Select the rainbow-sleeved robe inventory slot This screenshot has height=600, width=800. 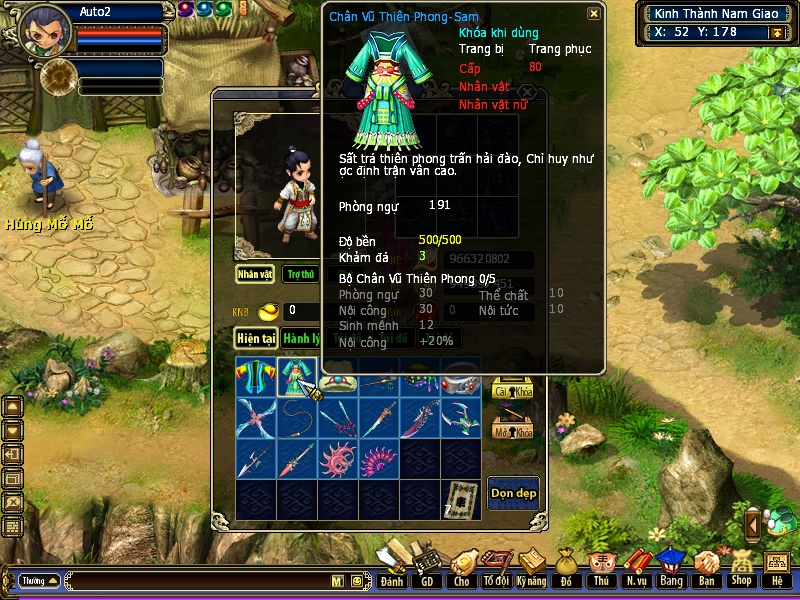coord(256,377)
